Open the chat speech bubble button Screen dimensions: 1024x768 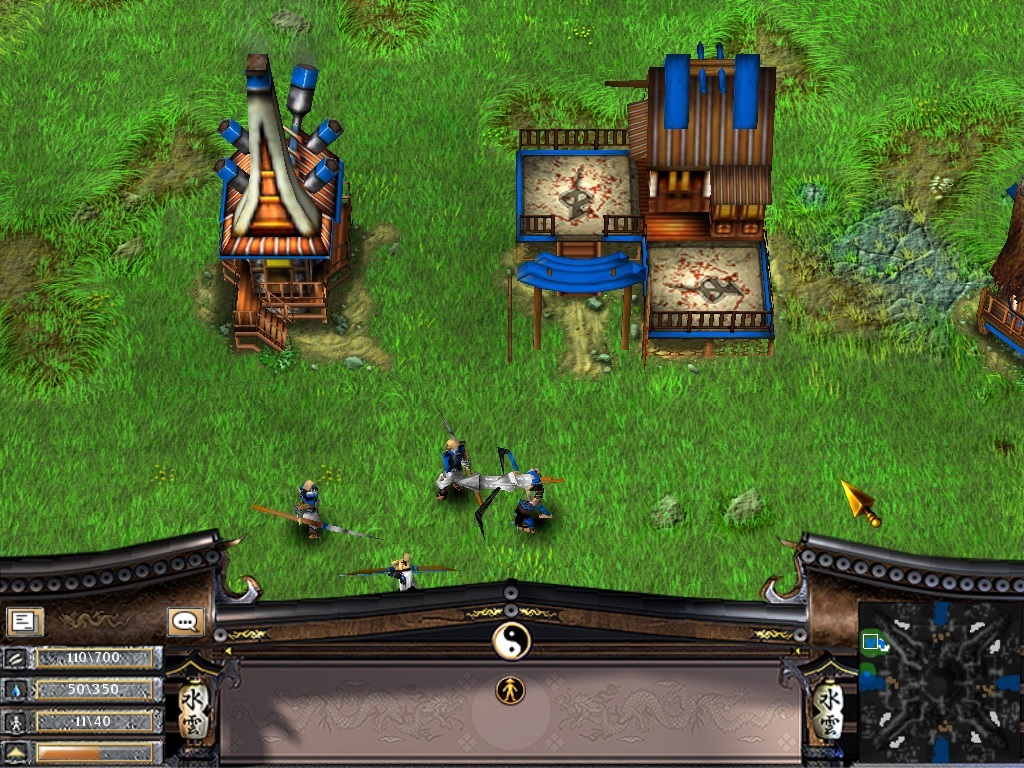pos(186,622)
